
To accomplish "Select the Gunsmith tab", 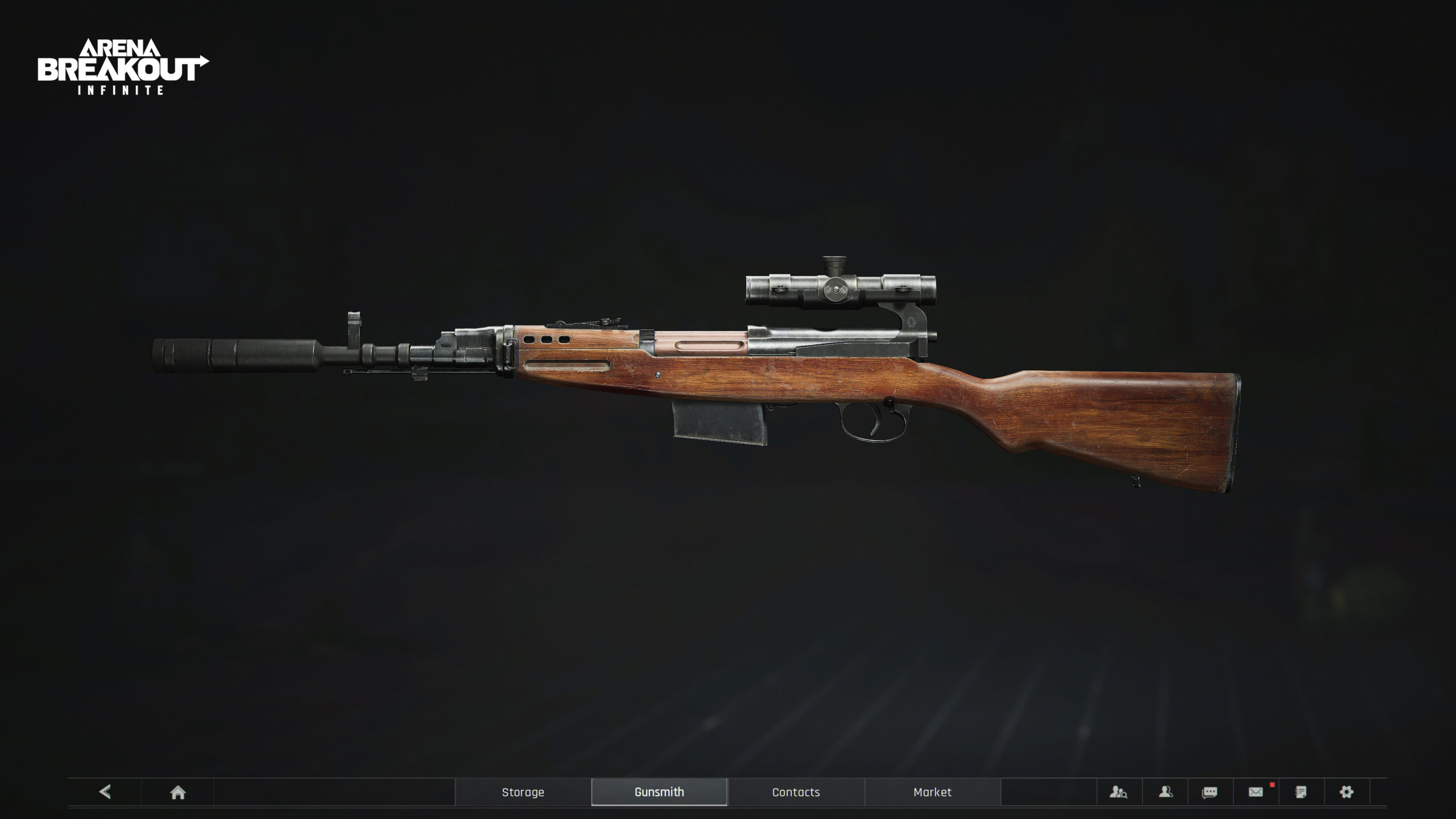I will [659, 792].
